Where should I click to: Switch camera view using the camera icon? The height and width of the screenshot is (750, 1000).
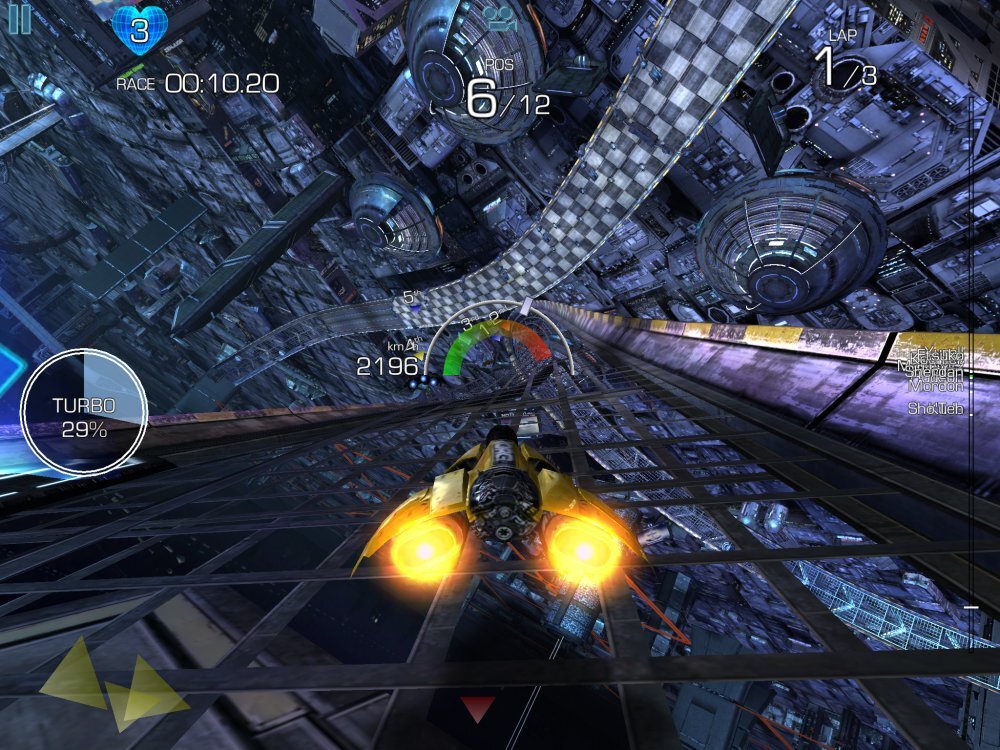click(x=497, y=17)
